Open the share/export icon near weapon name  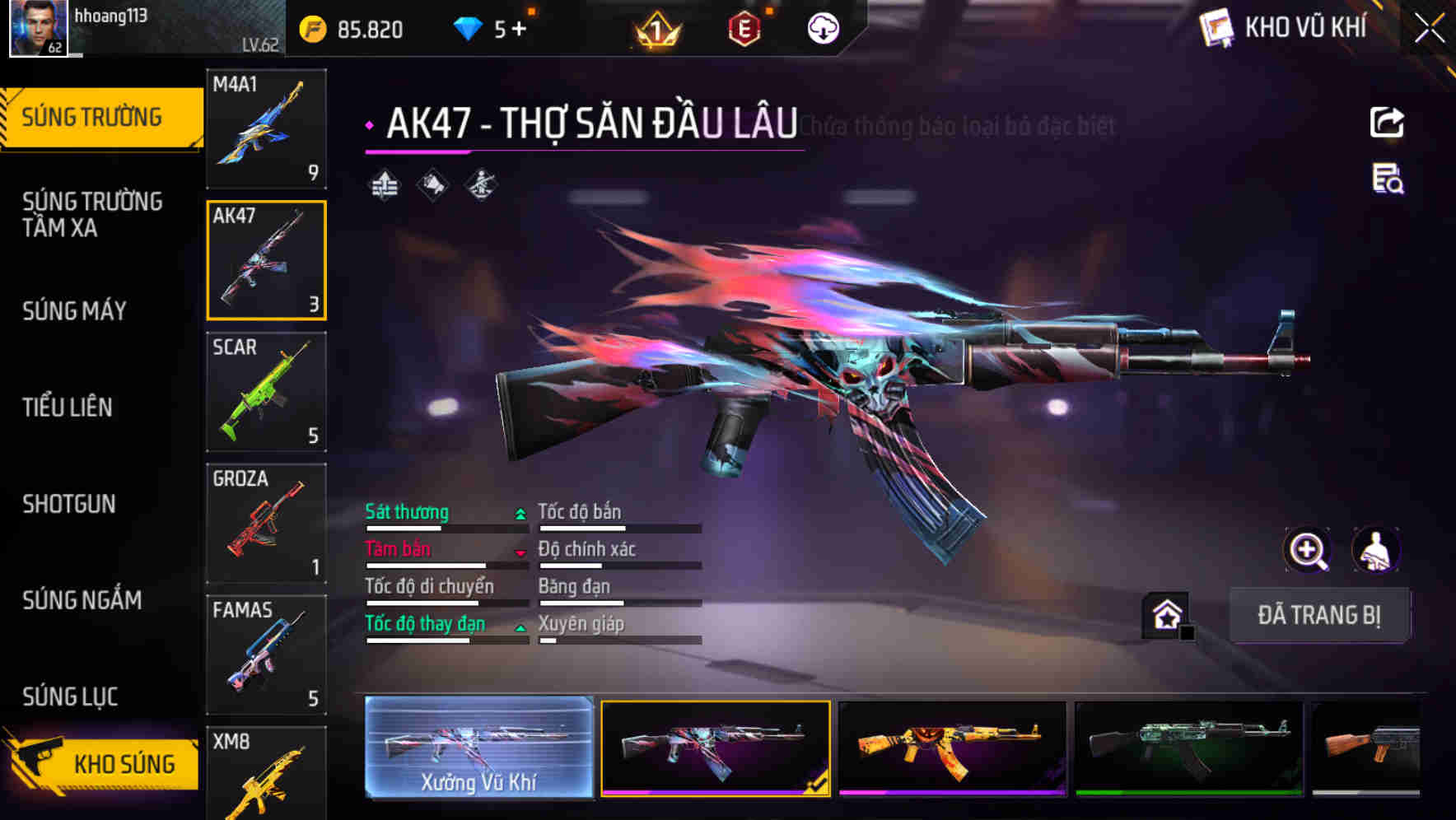pos(1387,122)
